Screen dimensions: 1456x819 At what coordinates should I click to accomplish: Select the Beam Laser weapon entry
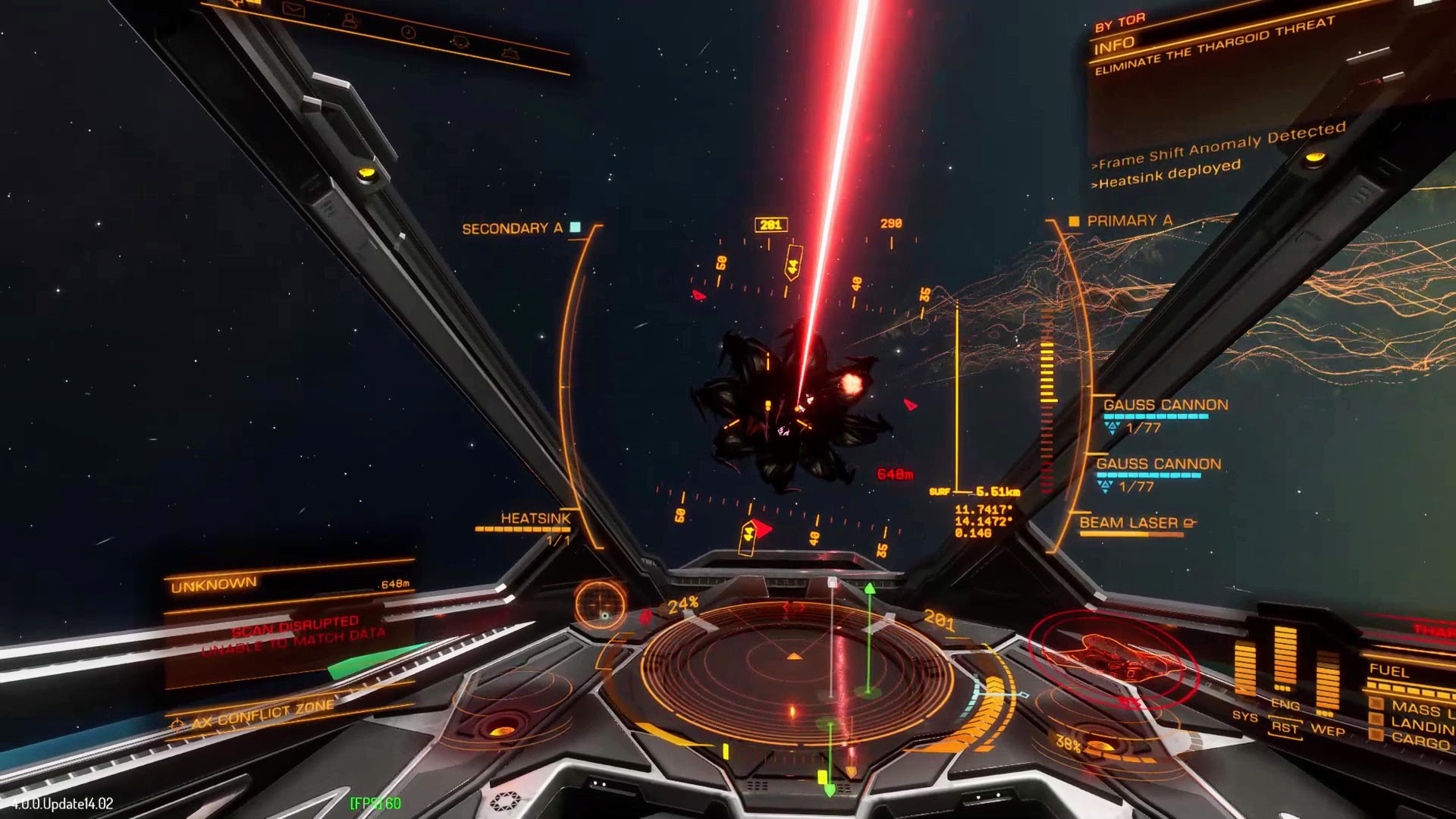1128,523
